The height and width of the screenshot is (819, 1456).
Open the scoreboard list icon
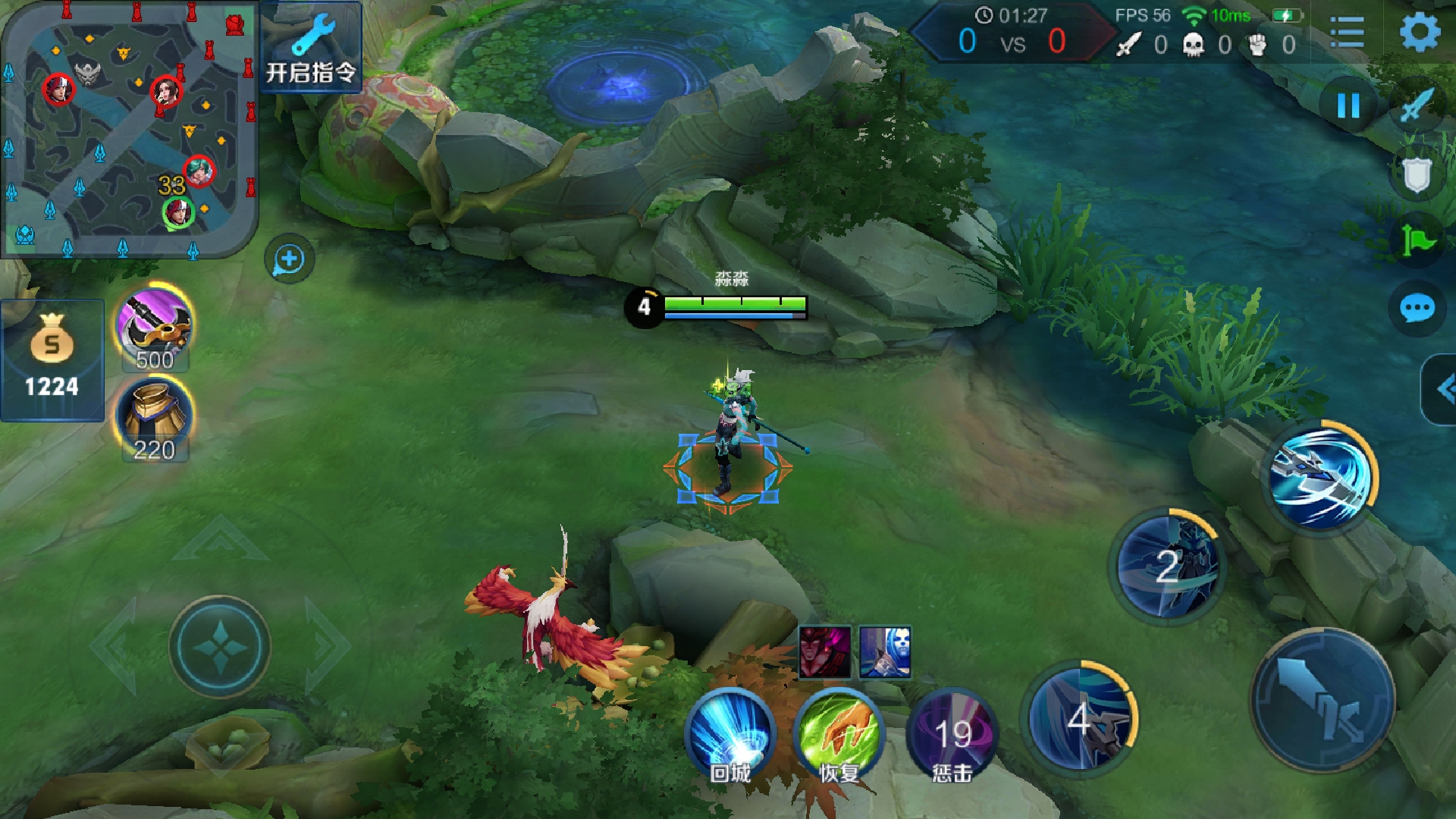click(x=1348, y=33)
